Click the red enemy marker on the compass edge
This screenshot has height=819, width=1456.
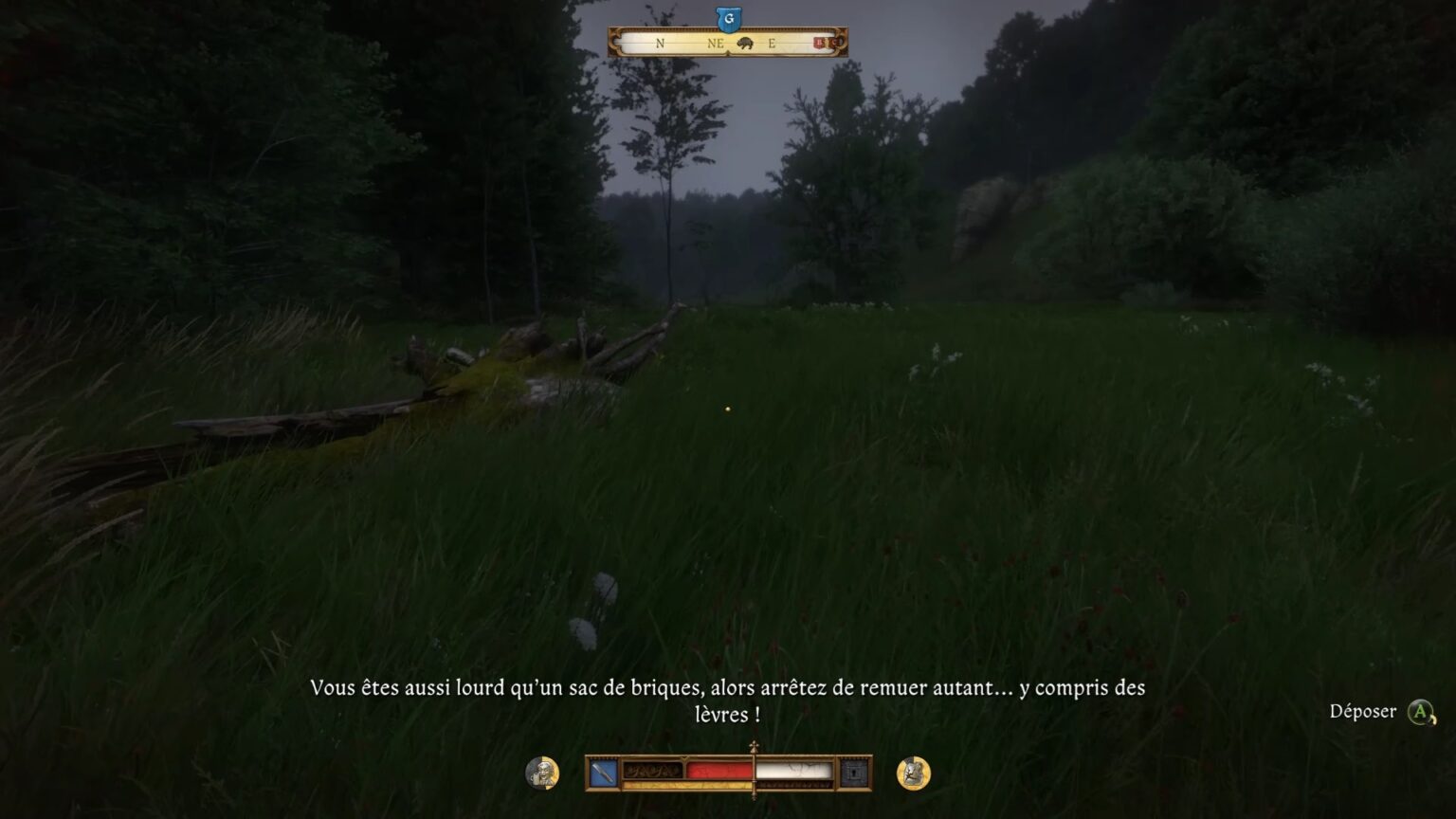click(821, 43)
